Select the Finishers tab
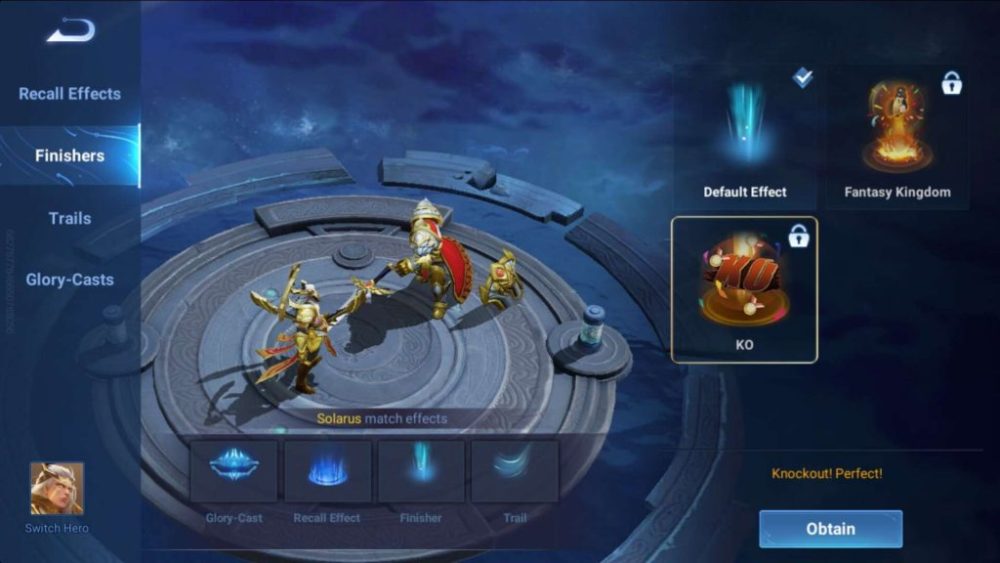Viewport: 1000px width, 563px height. [70, 156]
